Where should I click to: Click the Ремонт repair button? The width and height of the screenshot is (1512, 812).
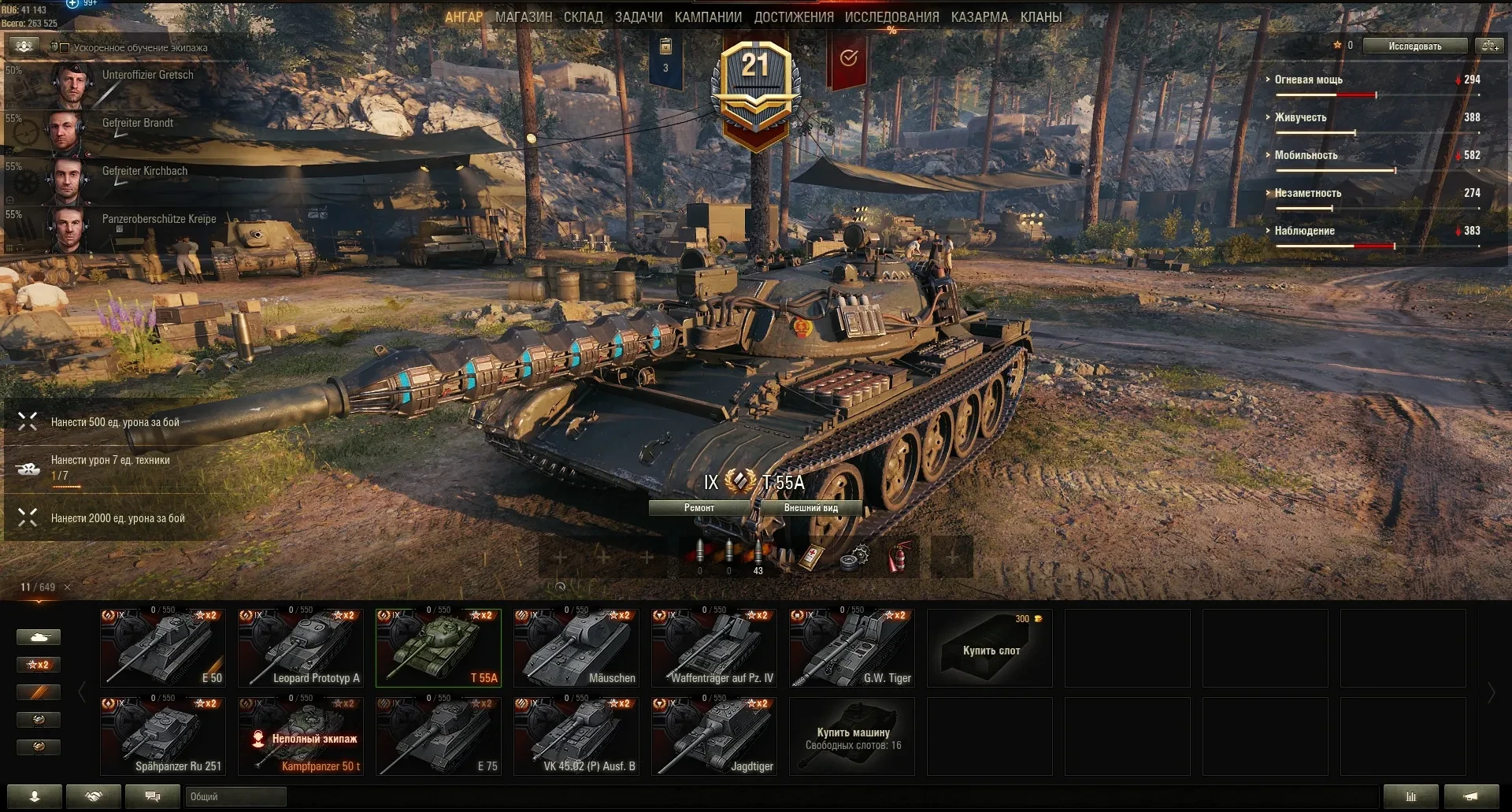point(699,508)
